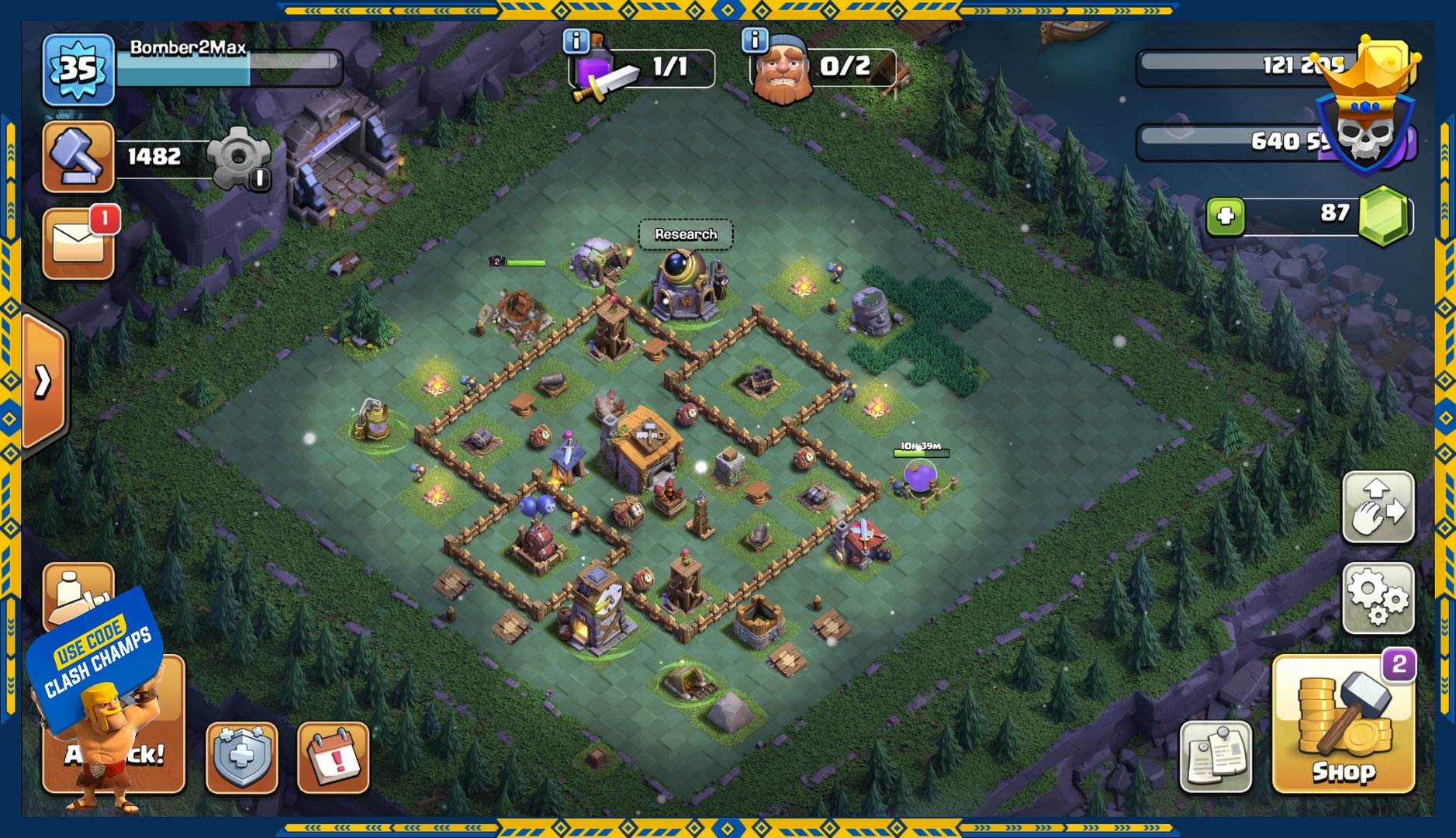Show army info beside the sword icon

point(576,40)
